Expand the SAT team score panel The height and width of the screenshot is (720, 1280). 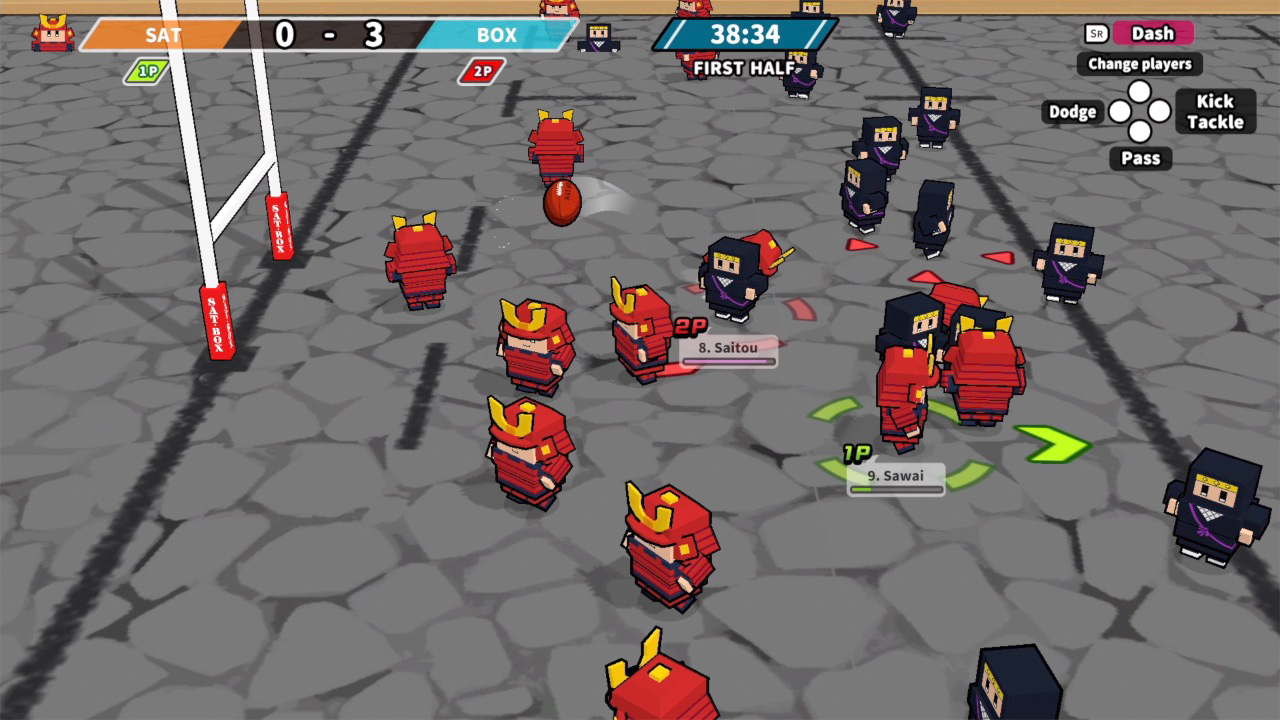283,35
